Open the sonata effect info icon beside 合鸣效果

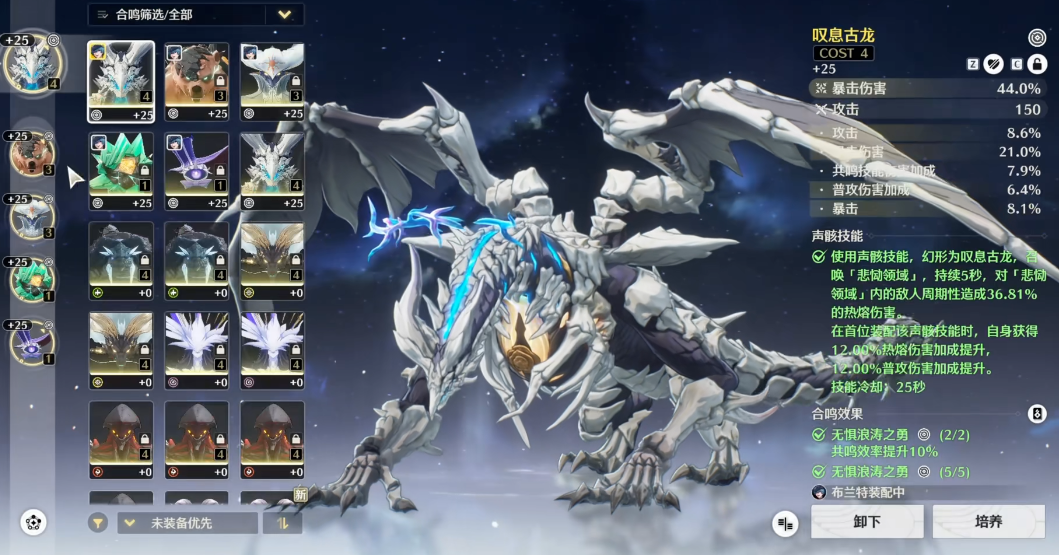pyautogui.click(x=1037, y=413)
